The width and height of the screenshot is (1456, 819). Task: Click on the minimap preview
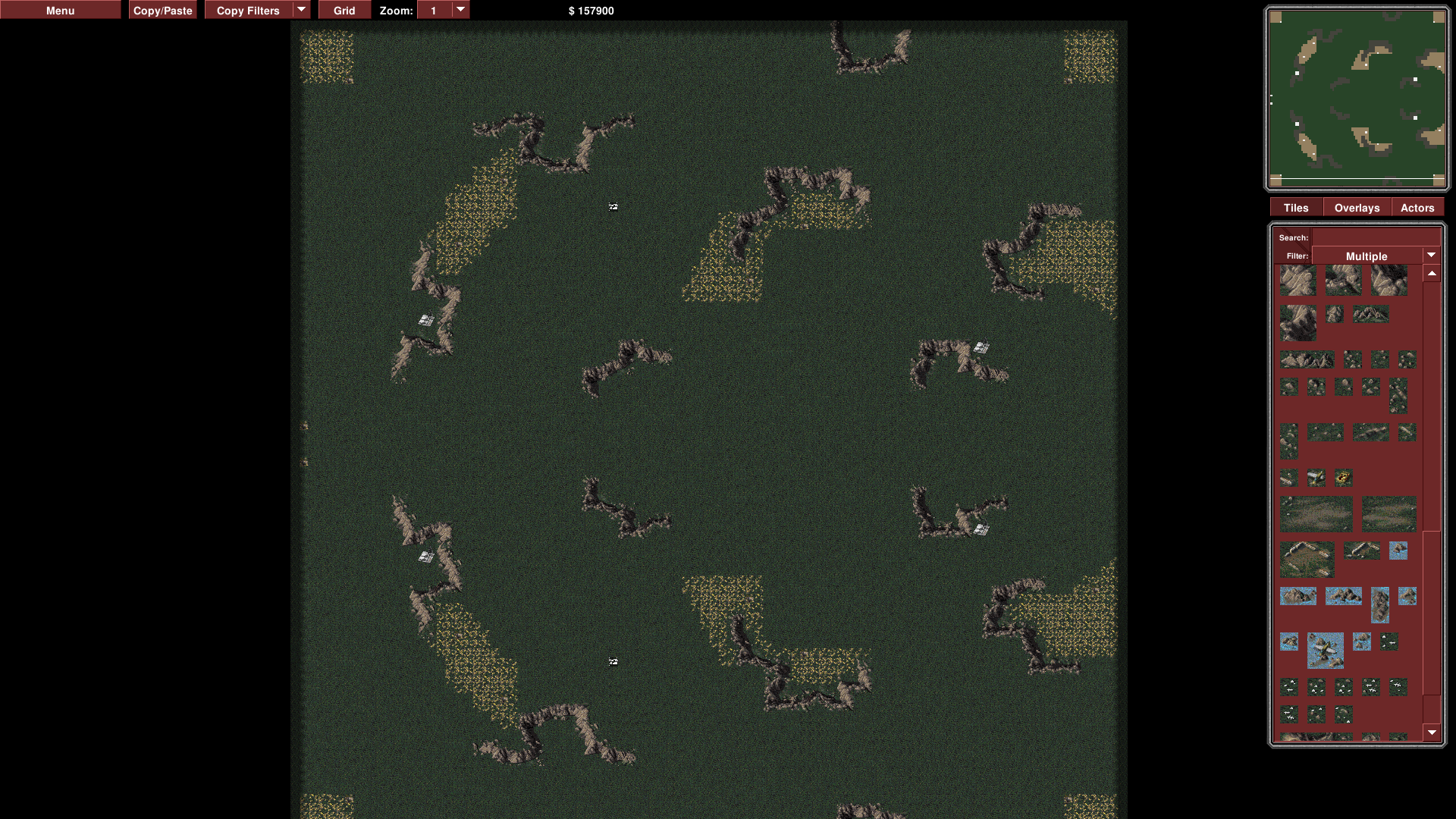(1357, 99)
